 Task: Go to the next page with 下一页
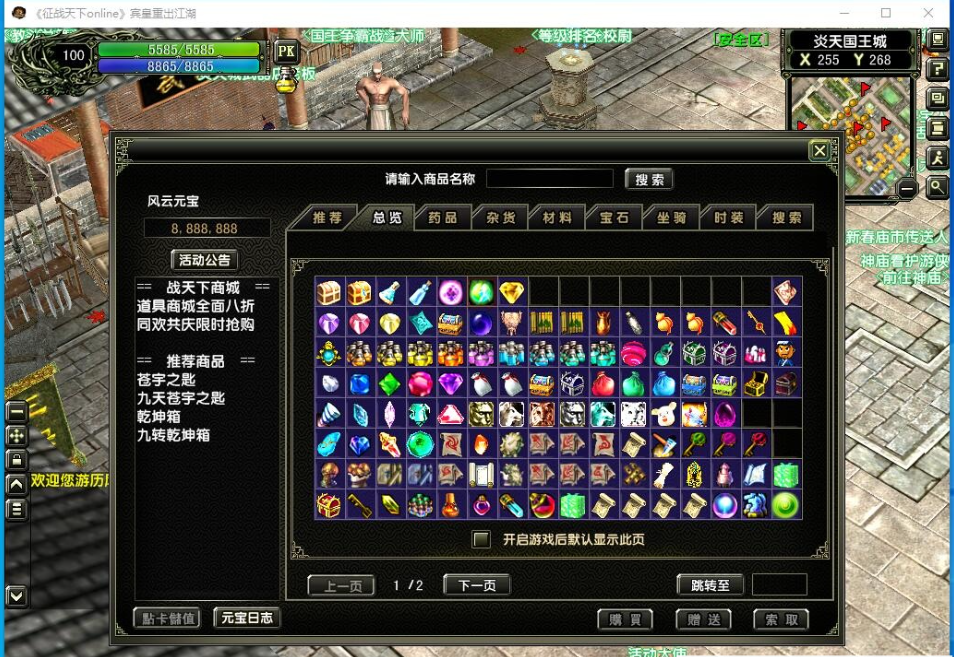point(477,586)
